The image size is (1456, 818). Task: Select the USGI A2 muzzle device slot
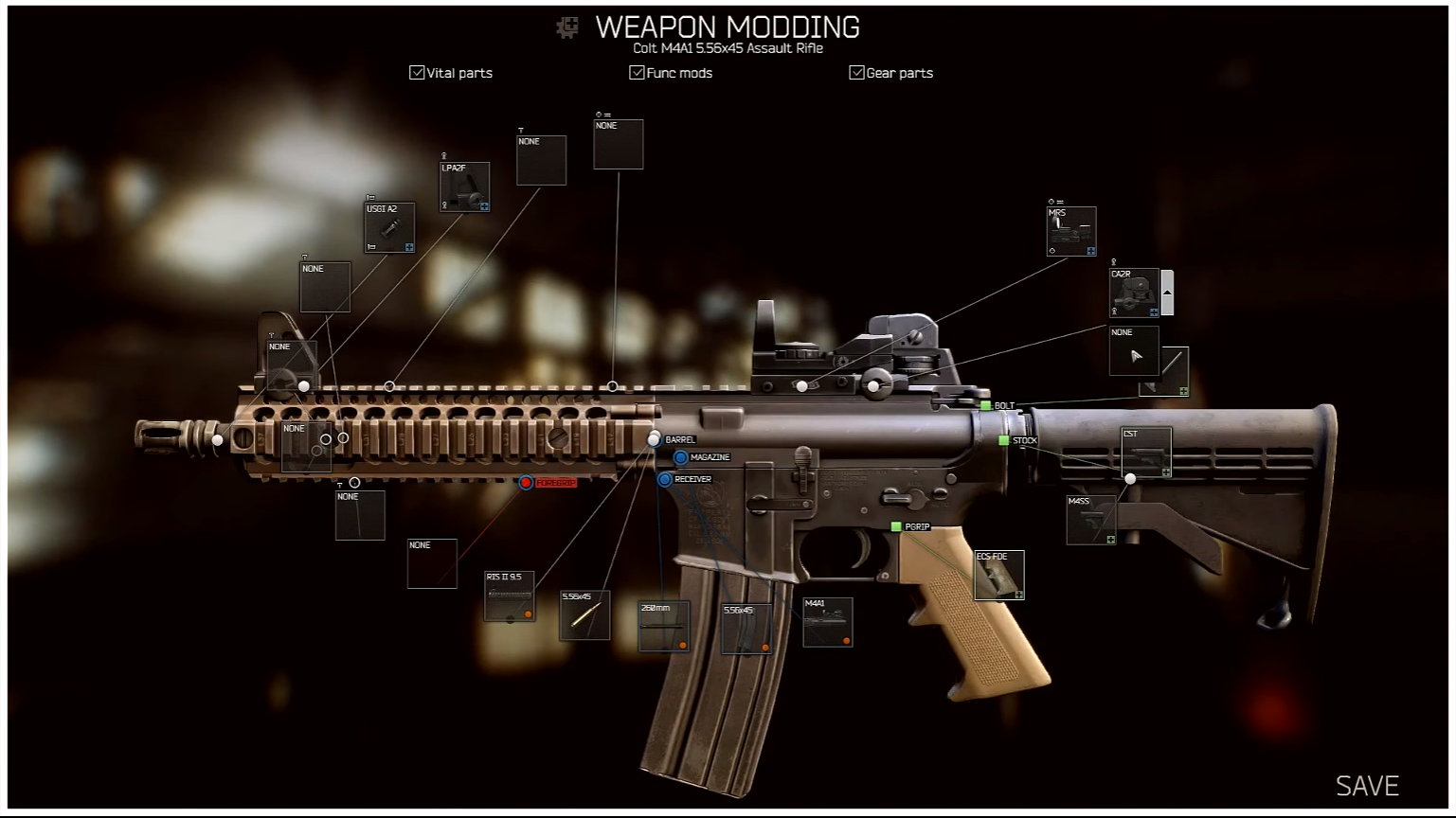[389, 227]
